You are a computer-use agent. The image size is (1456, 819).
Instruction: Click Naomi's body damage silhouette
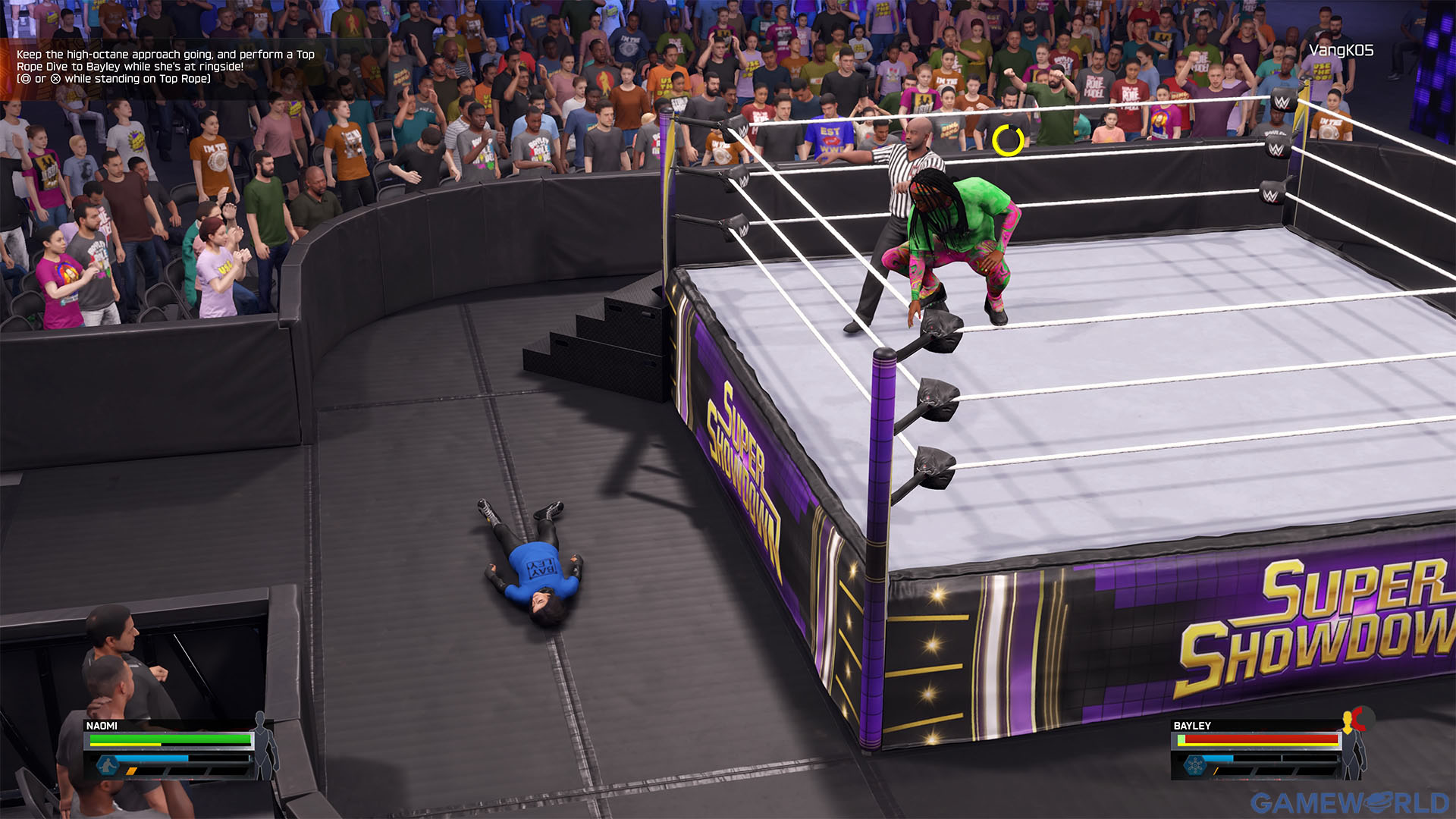pyautogui.click(x=262, y=745)
